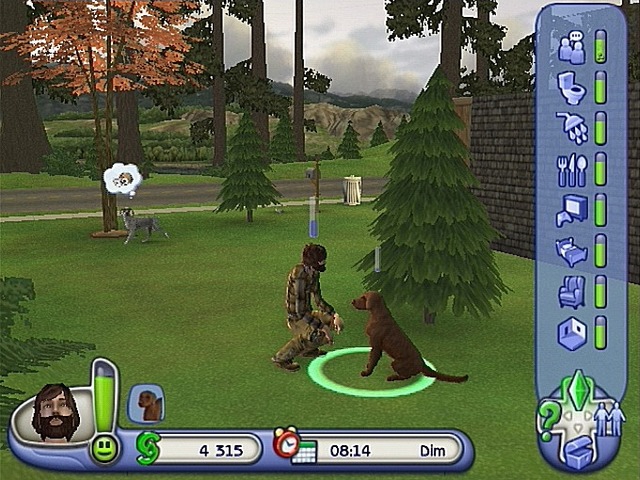Select the Environment need room icon
The image size is (640, 480).
[572, 332]
